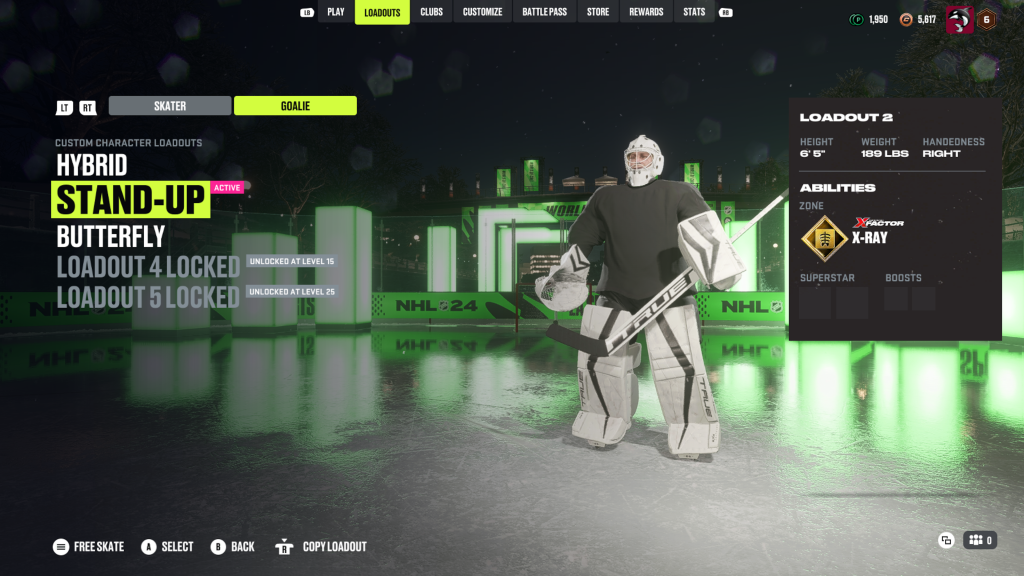Screen dimensions: 1024x576
Task: Select the Stand-Up loadout
Action: tap(131, 200)
